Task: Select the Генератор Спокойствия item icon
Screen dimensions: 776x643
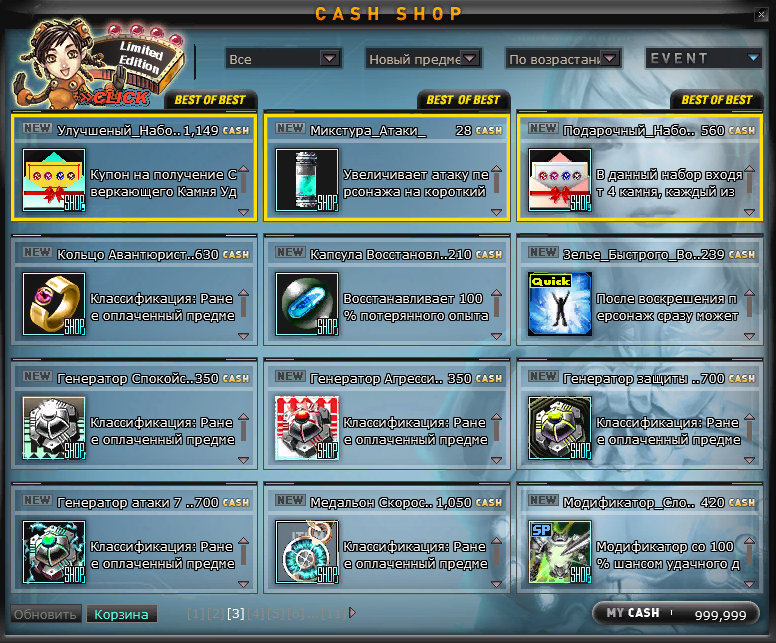Action: 55,427
